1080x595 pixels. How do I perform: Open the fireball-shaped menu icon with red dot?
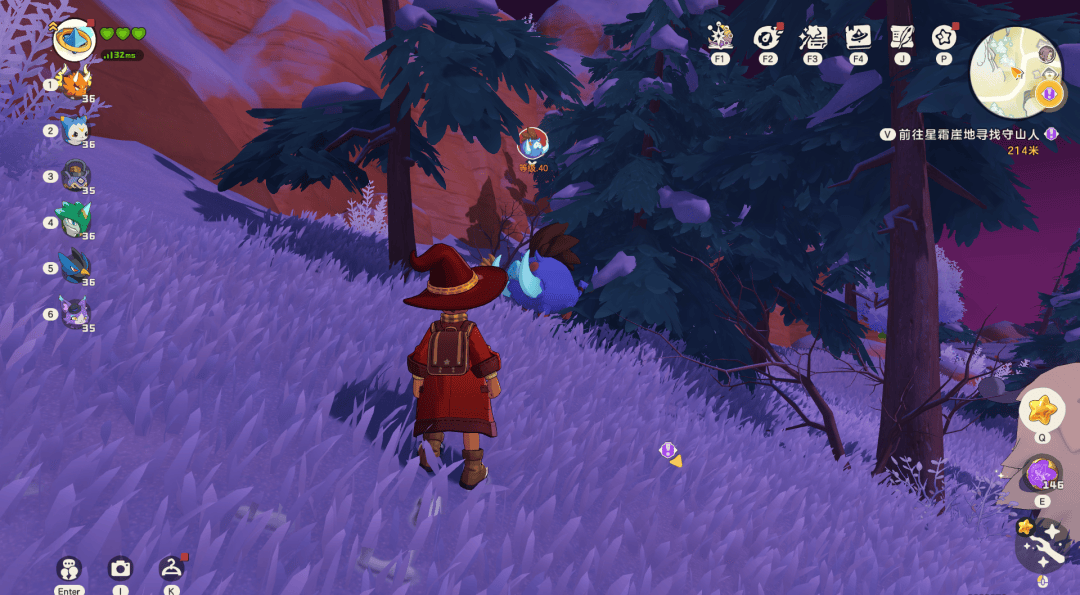pyautogui.click(x=768, y=37)
